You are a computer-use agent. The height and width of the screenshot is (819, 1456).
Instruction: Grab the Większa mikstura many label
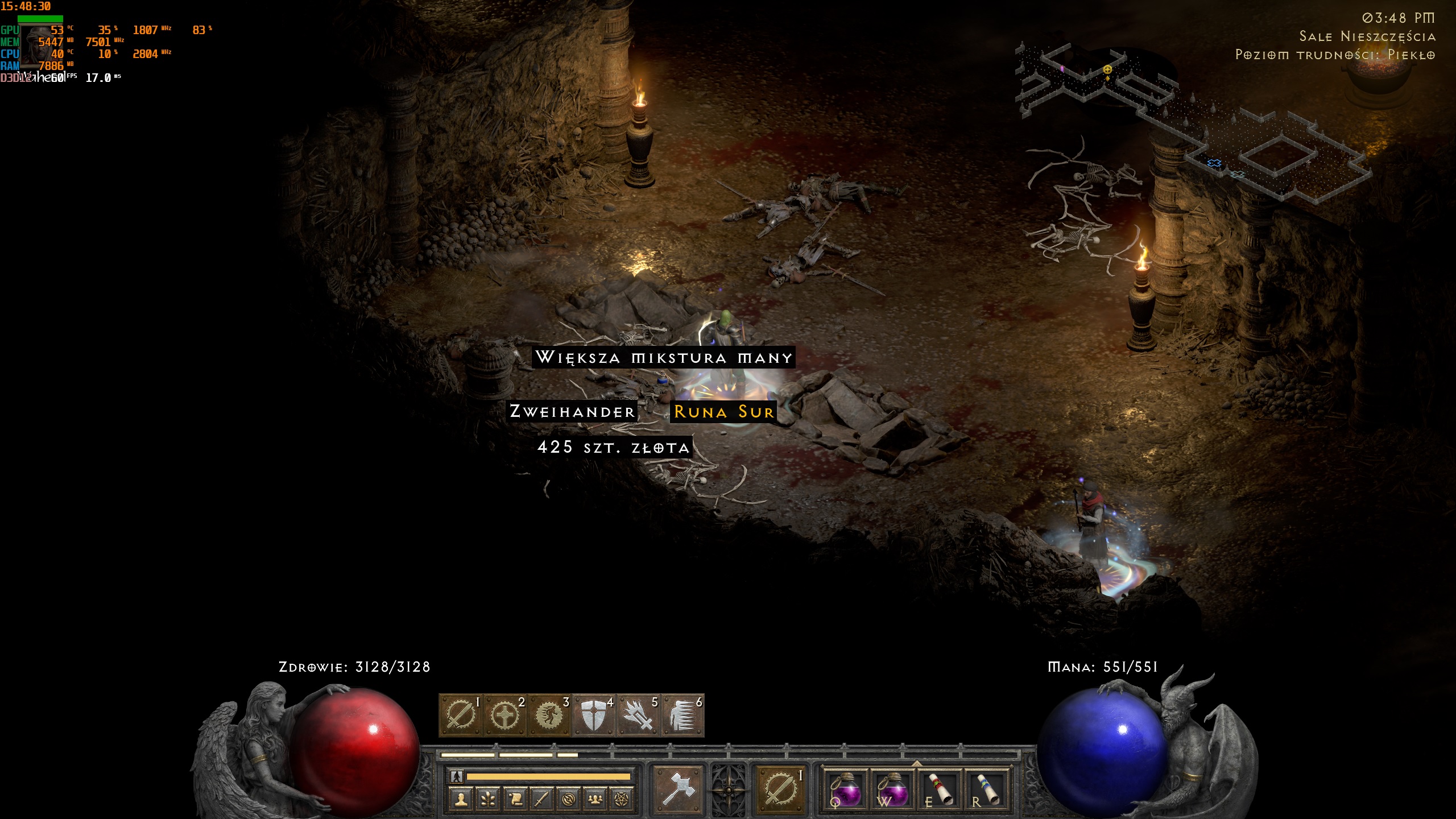click(x=663, y=358)
